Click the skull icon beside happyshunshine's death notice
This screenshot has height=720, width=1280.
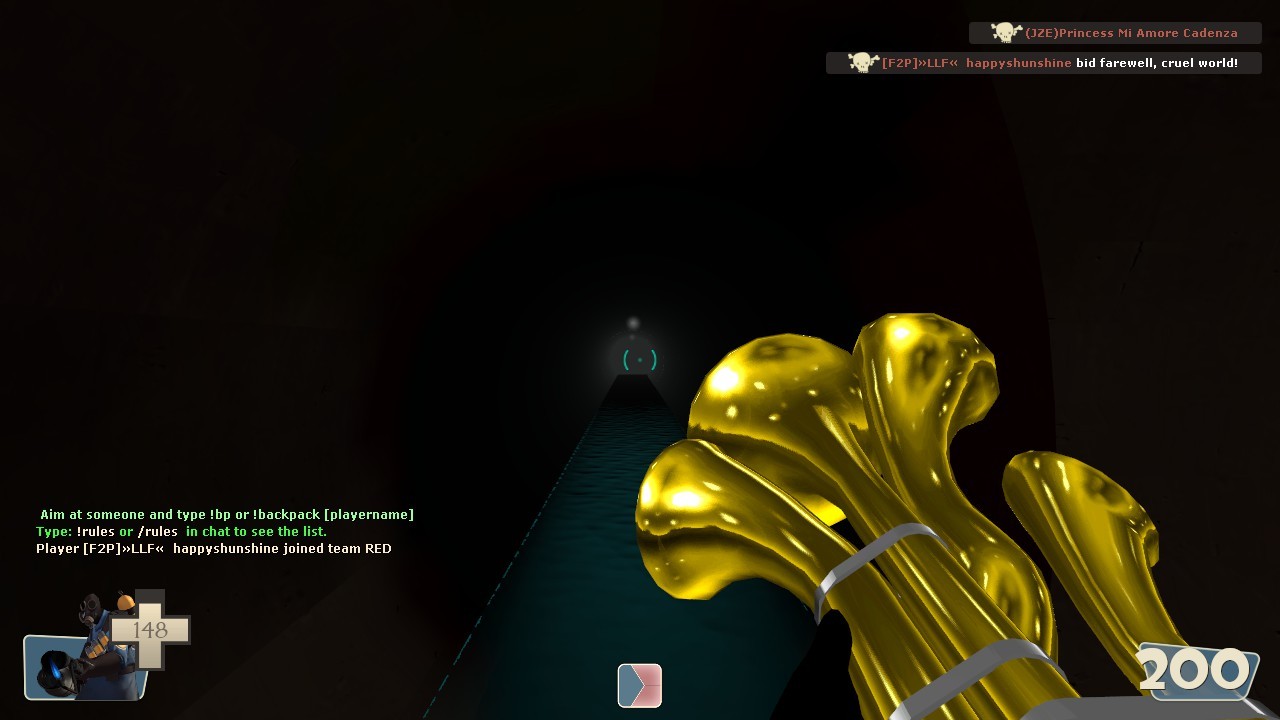coord(861,62)
